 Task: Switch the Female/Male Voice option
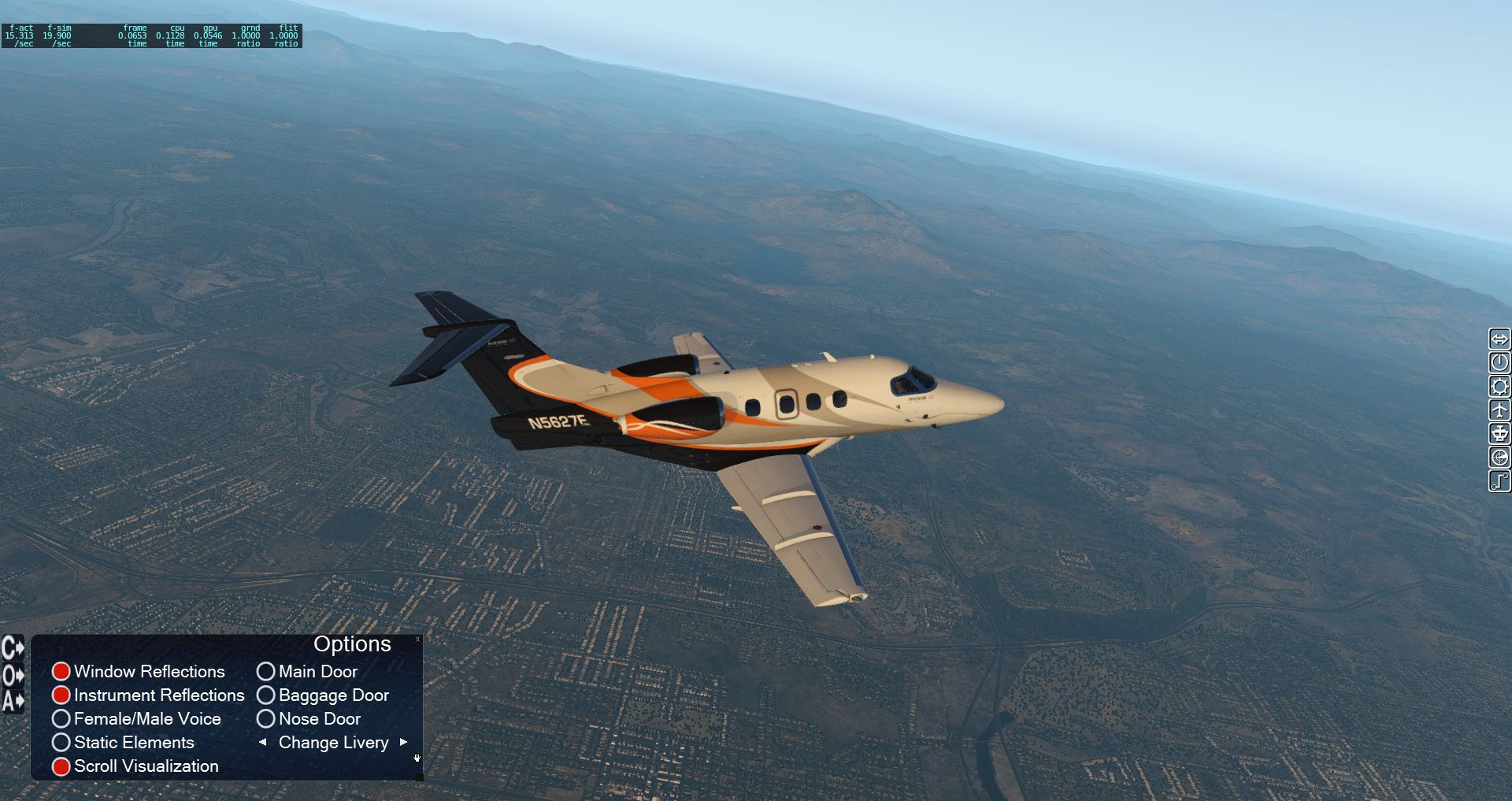61,718
